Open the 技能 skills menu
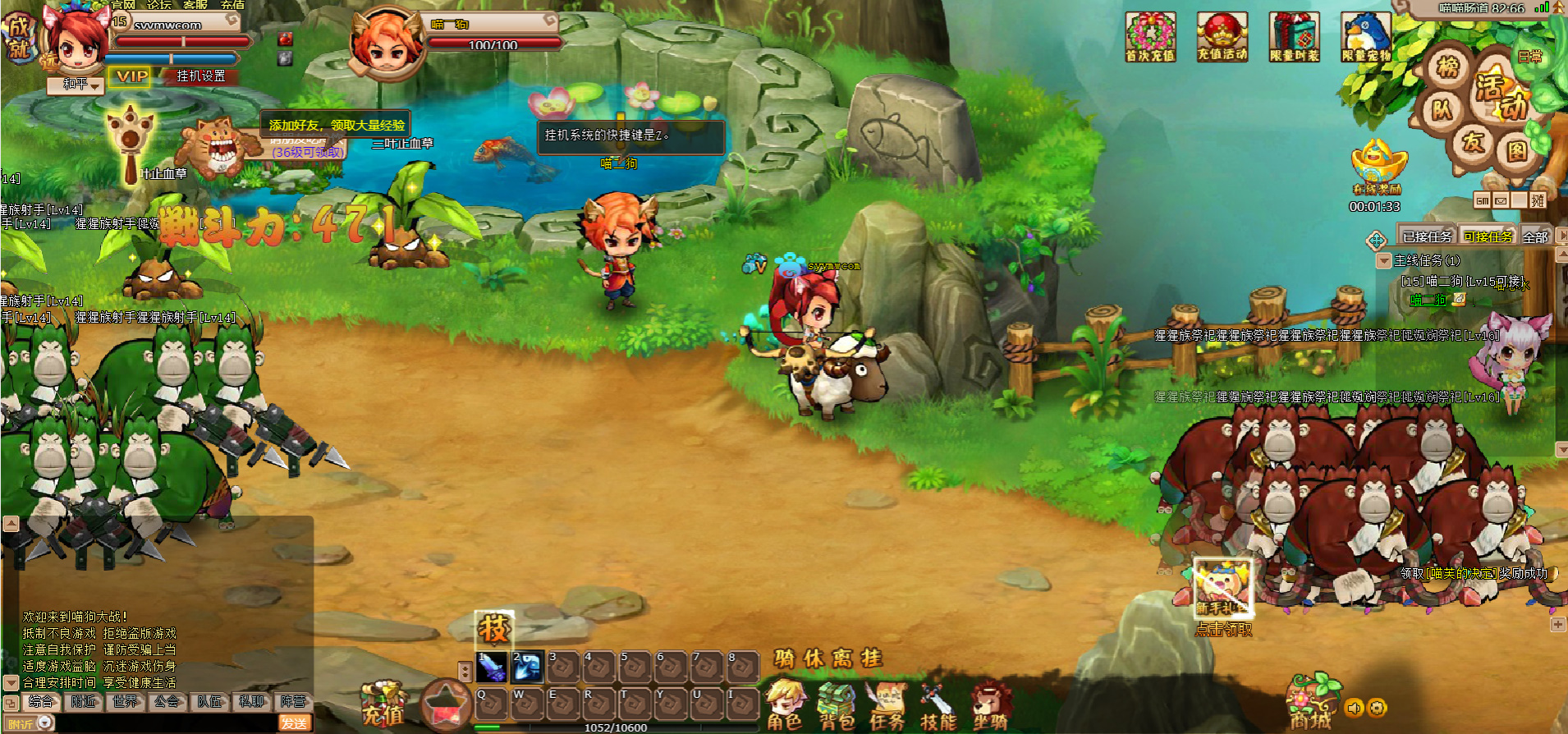 click(938, 708)
